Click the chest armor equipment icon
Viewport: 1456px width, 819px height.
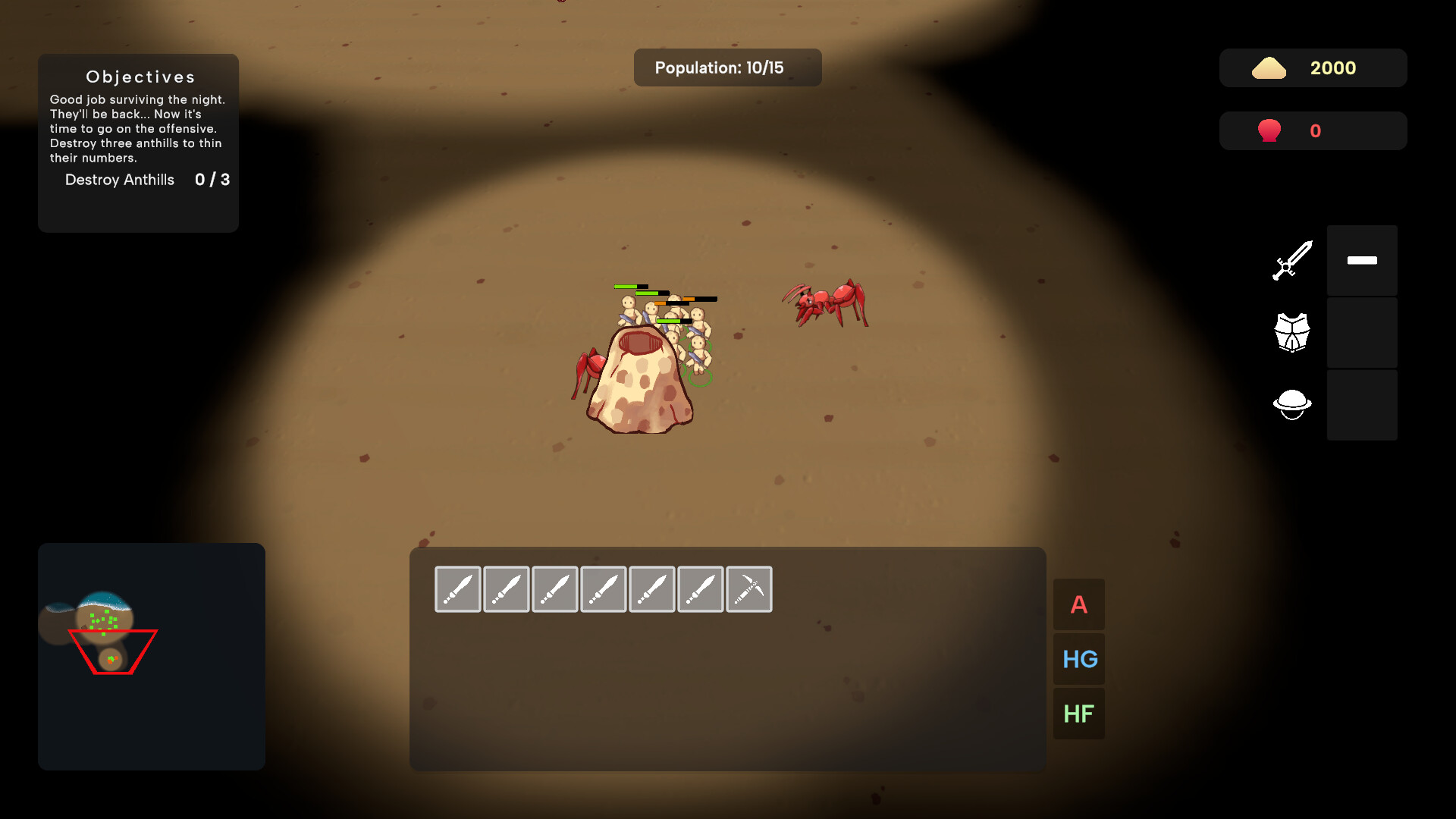pyautogui.click(x=1292, y=331)
